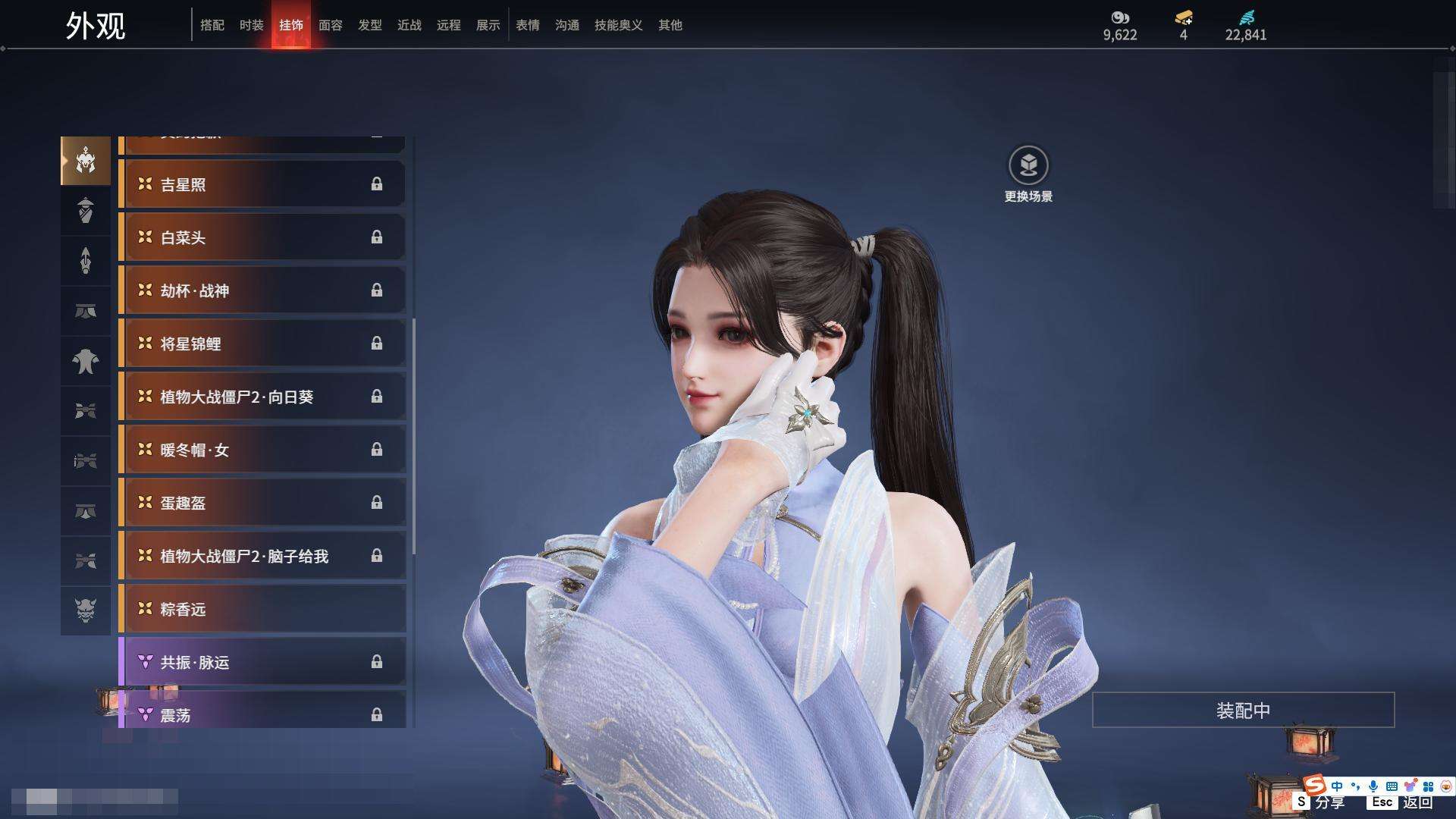Click the 返回 back button
The height and width of the screenshot is (819, 1456).
tap(1417, 802)
